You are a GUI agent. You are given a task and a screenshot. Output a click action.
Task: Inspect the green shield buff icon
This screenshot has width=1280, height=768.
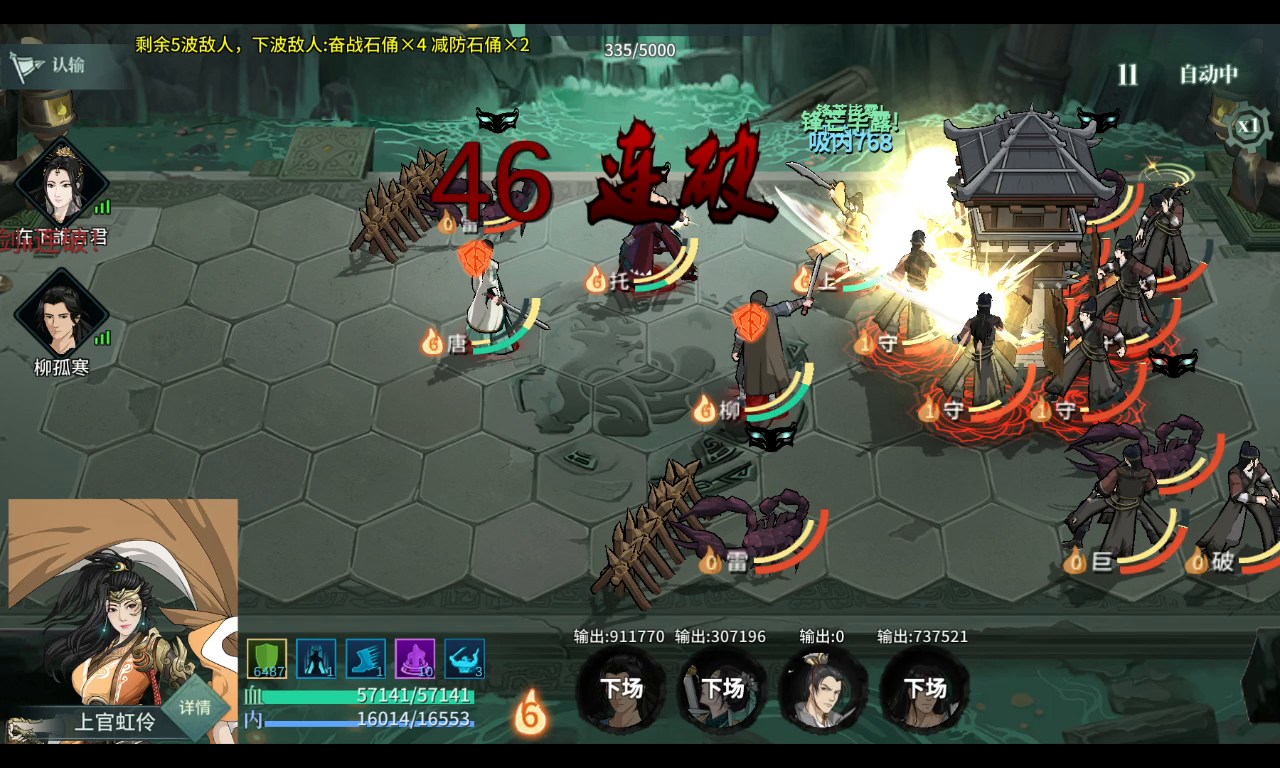point(267,659)
